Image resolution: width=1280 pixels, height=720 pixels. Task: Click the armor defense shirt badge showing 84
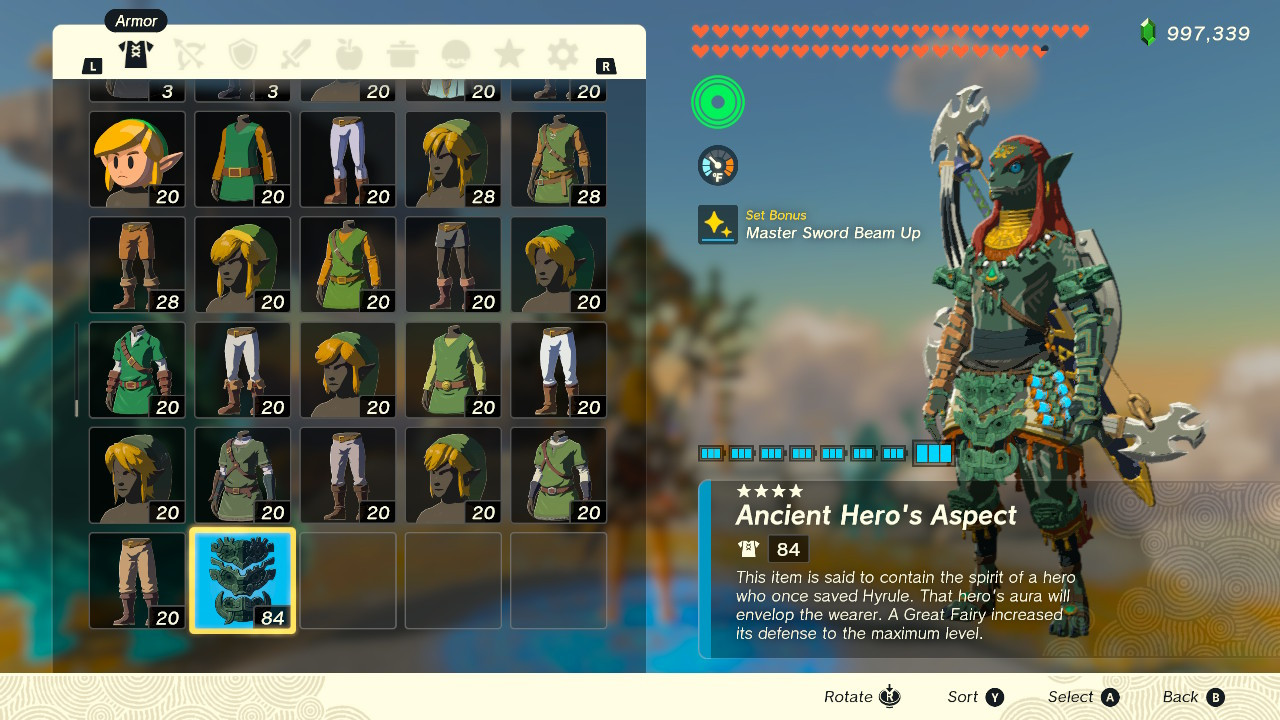coord(770,547)
